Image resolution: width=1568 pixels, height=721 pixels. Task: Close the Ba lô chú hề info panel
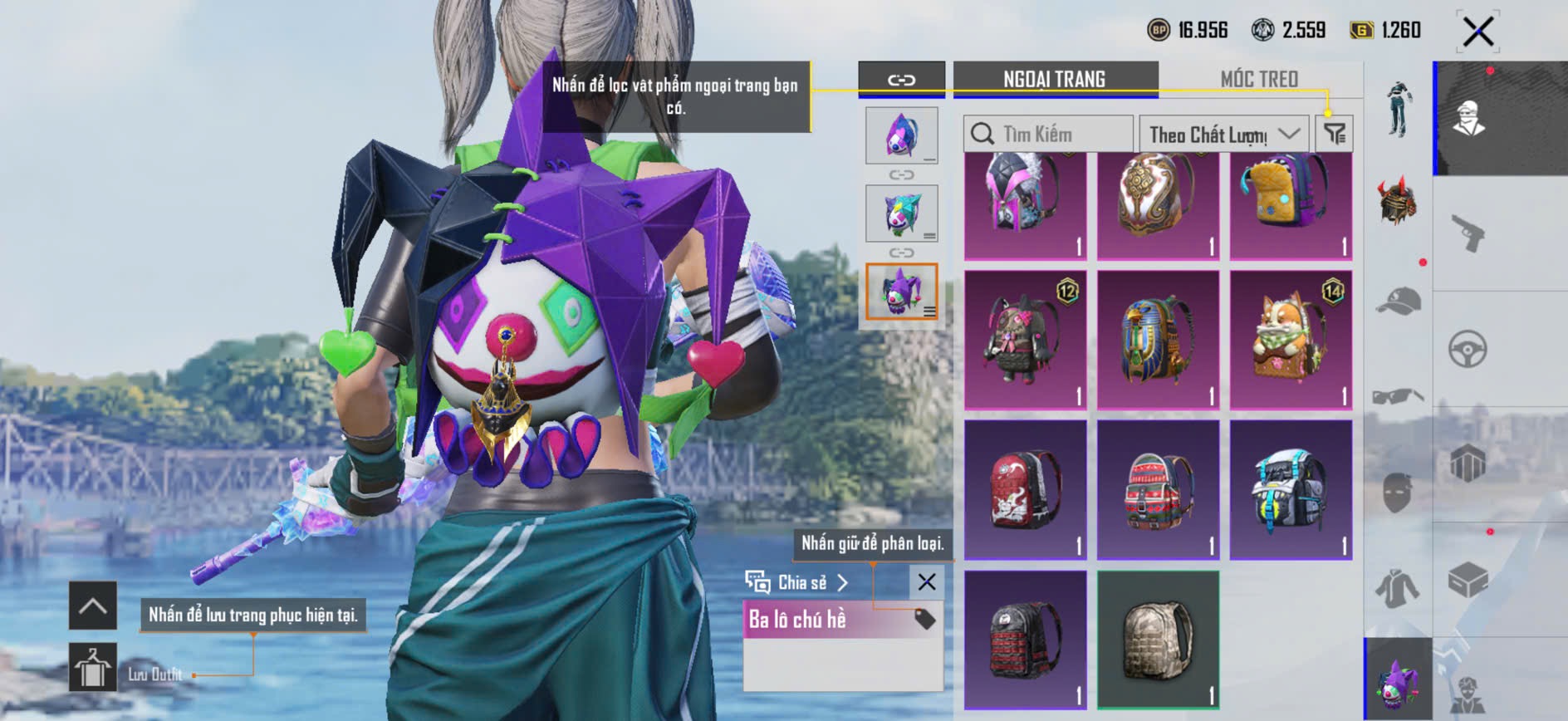(927, 582)
